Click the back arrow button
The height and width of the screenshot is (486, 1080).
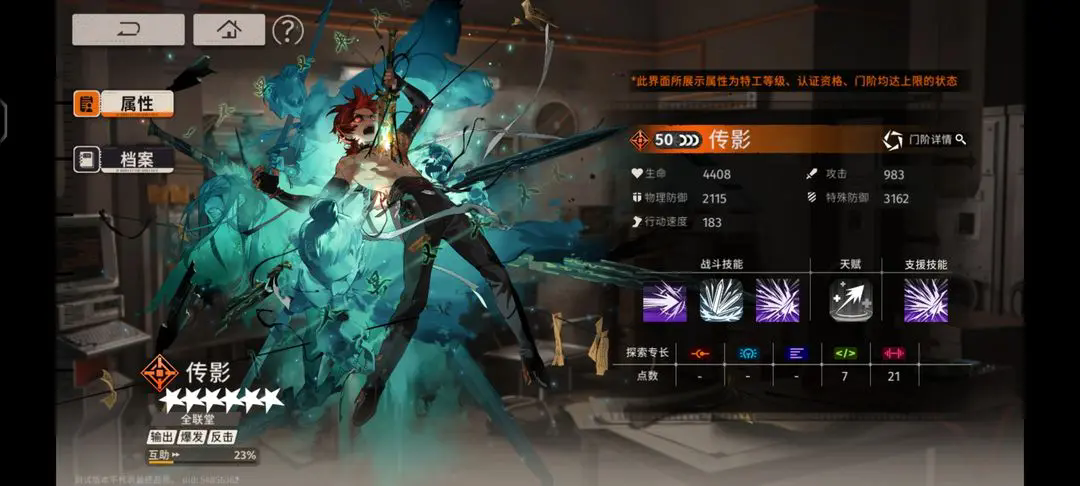[128, 29]
